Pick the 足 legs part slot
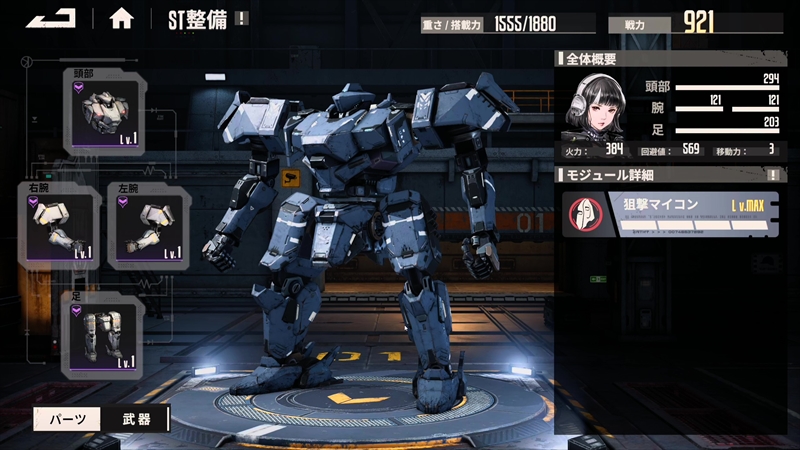The height and width of the screenshot is (450, 800). point(102,334)
